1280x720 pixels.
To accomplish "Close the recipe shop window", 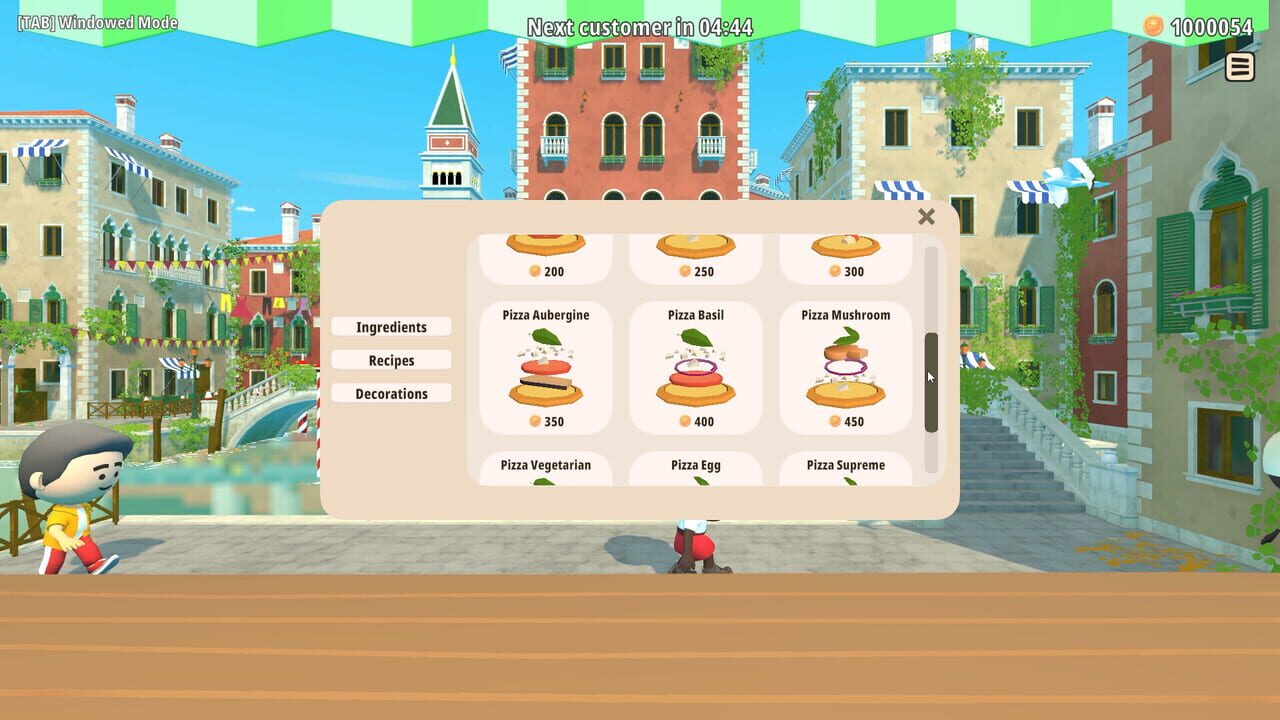I will (926, 217).
